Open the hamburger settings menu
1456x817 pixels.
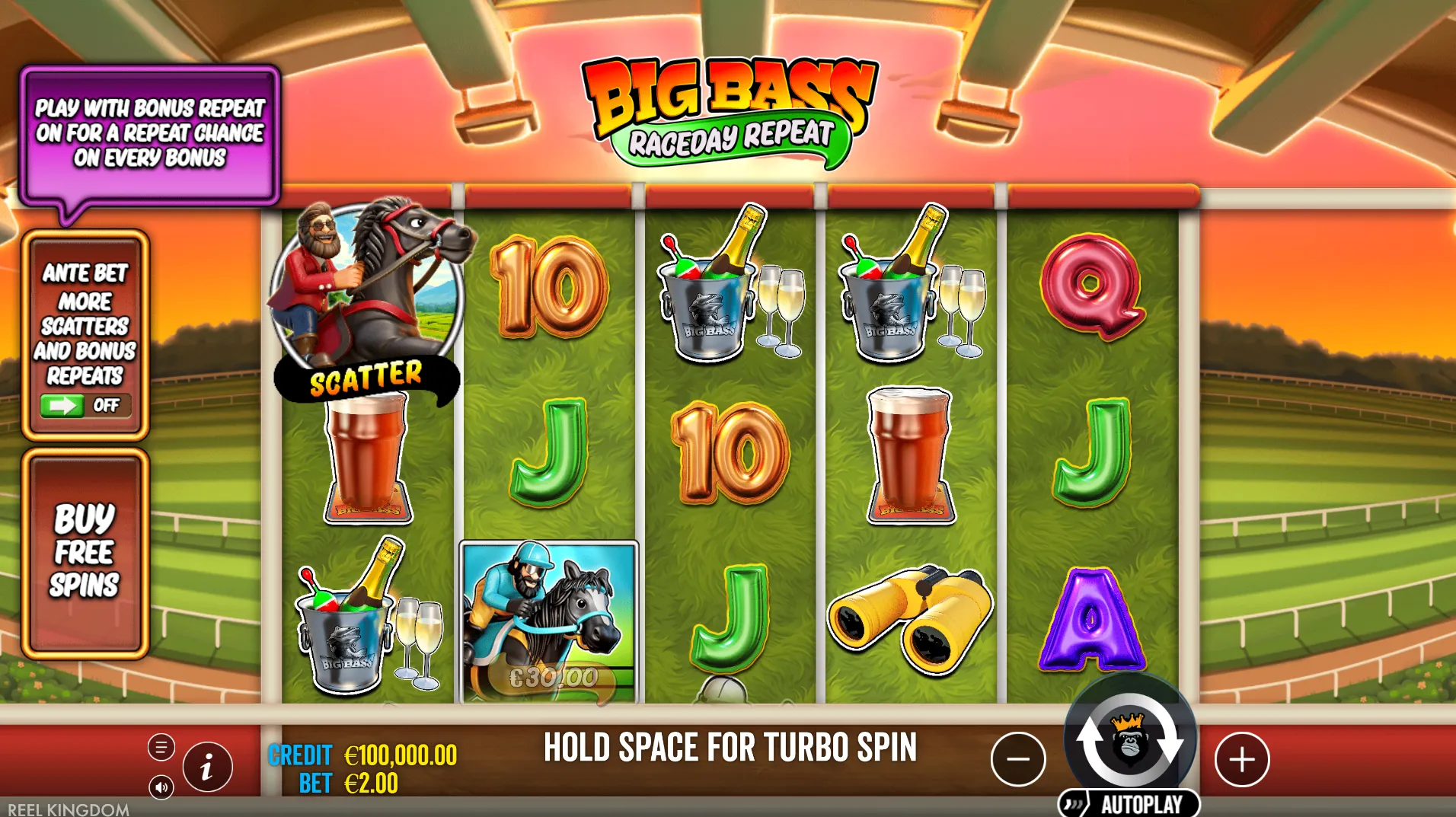[x=161, y=748]
